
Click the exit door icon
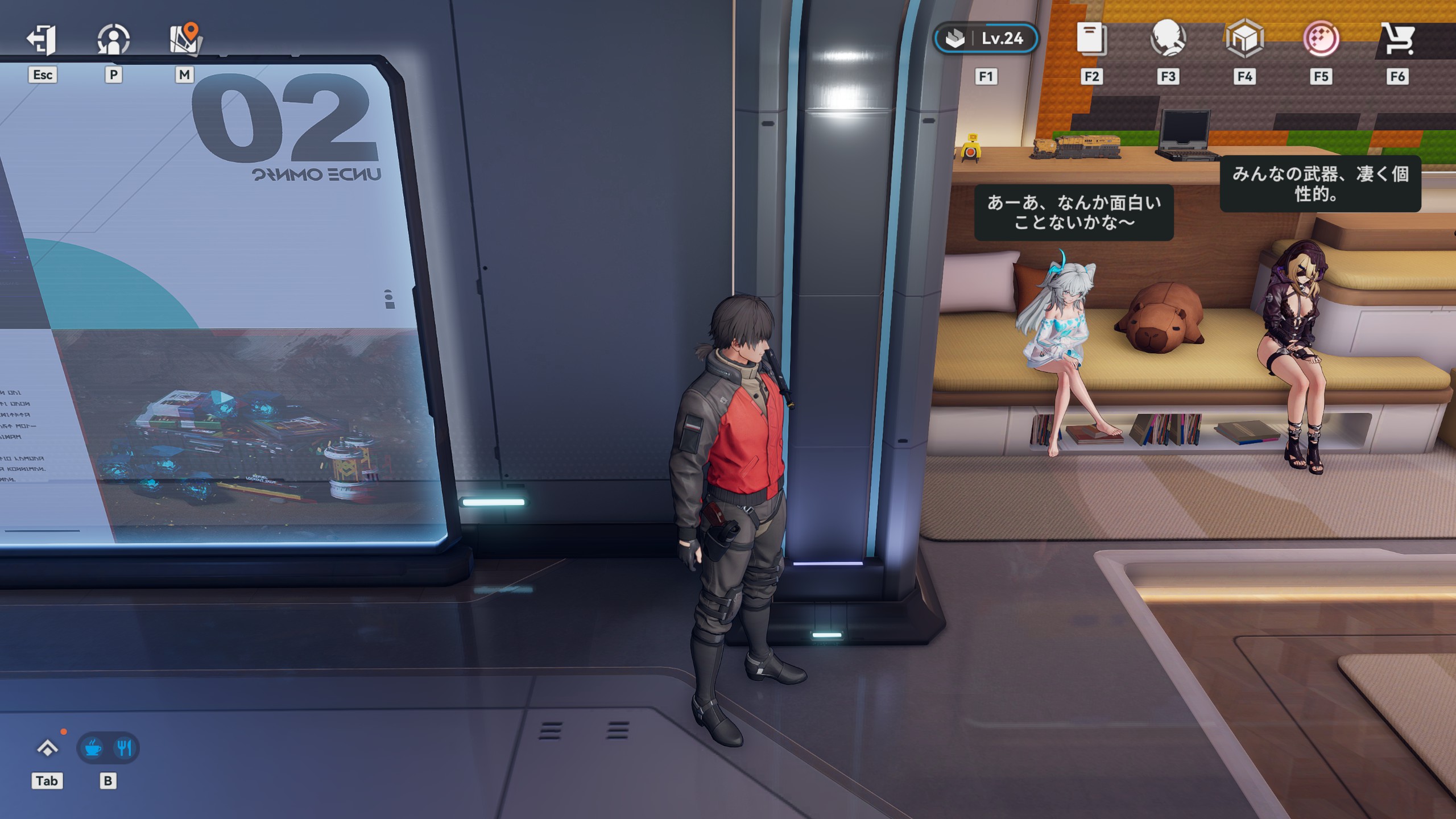click(x=42, y=40)
